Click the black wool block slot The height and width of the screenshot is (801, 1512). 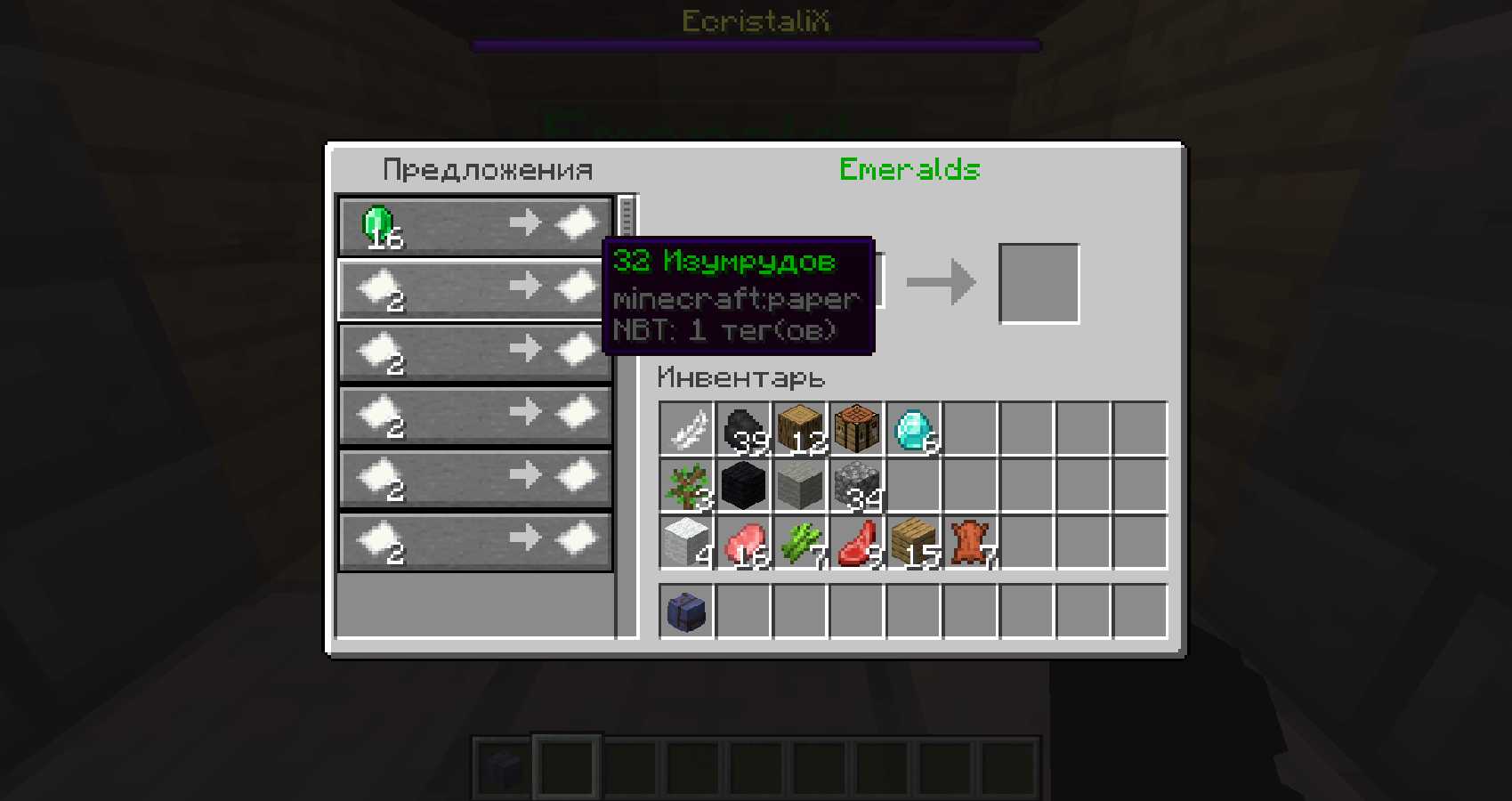click(744, 486)
